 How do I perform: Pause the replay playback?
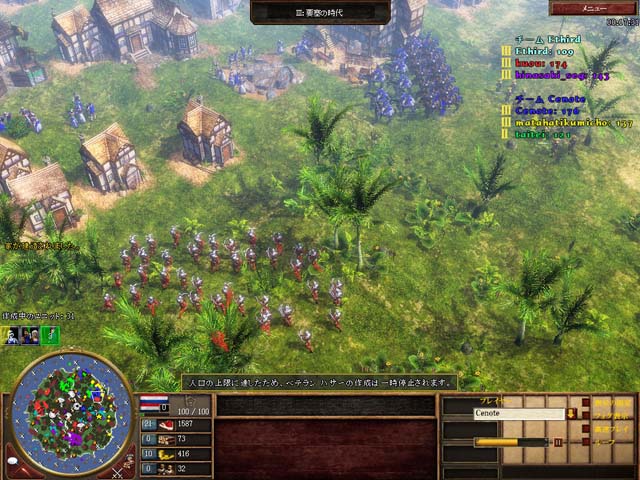[558, 441]
